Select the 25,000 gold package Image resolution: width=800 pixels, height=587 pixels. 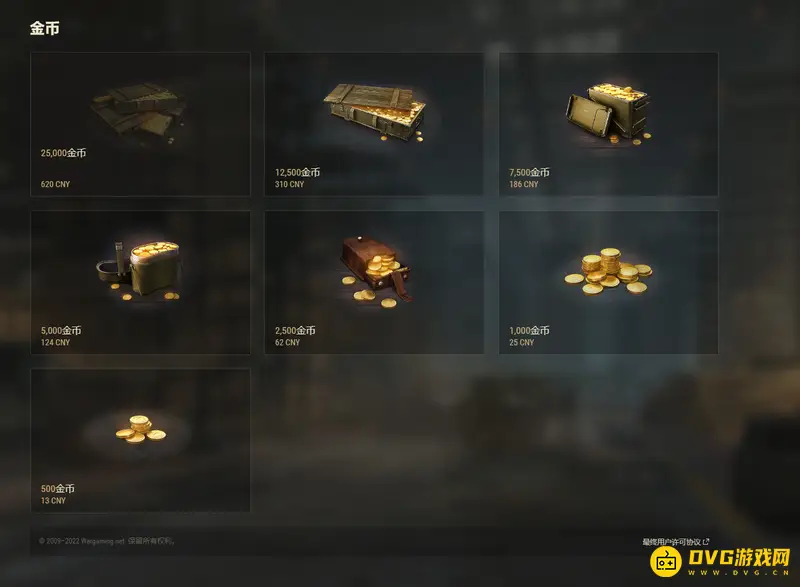(x=140, y=124)
